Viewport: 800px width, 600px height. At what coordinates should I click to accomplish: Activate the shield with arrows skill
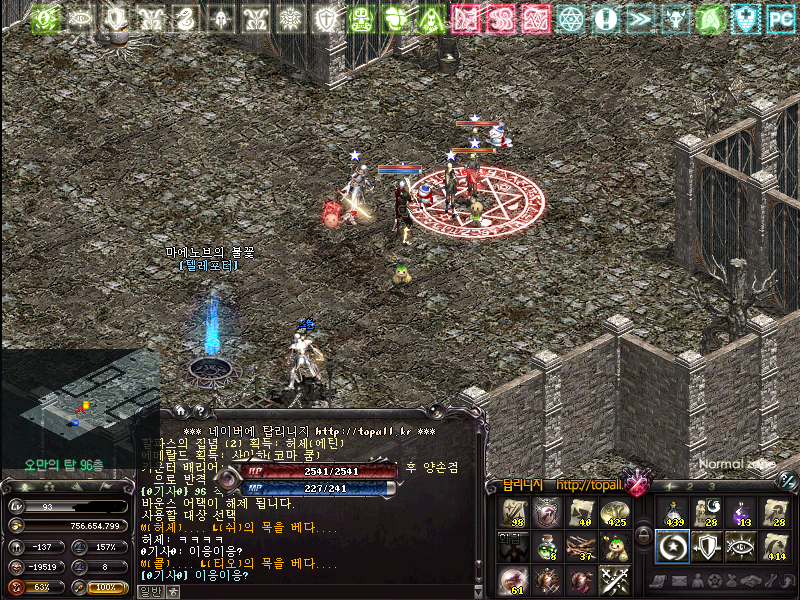707,546
